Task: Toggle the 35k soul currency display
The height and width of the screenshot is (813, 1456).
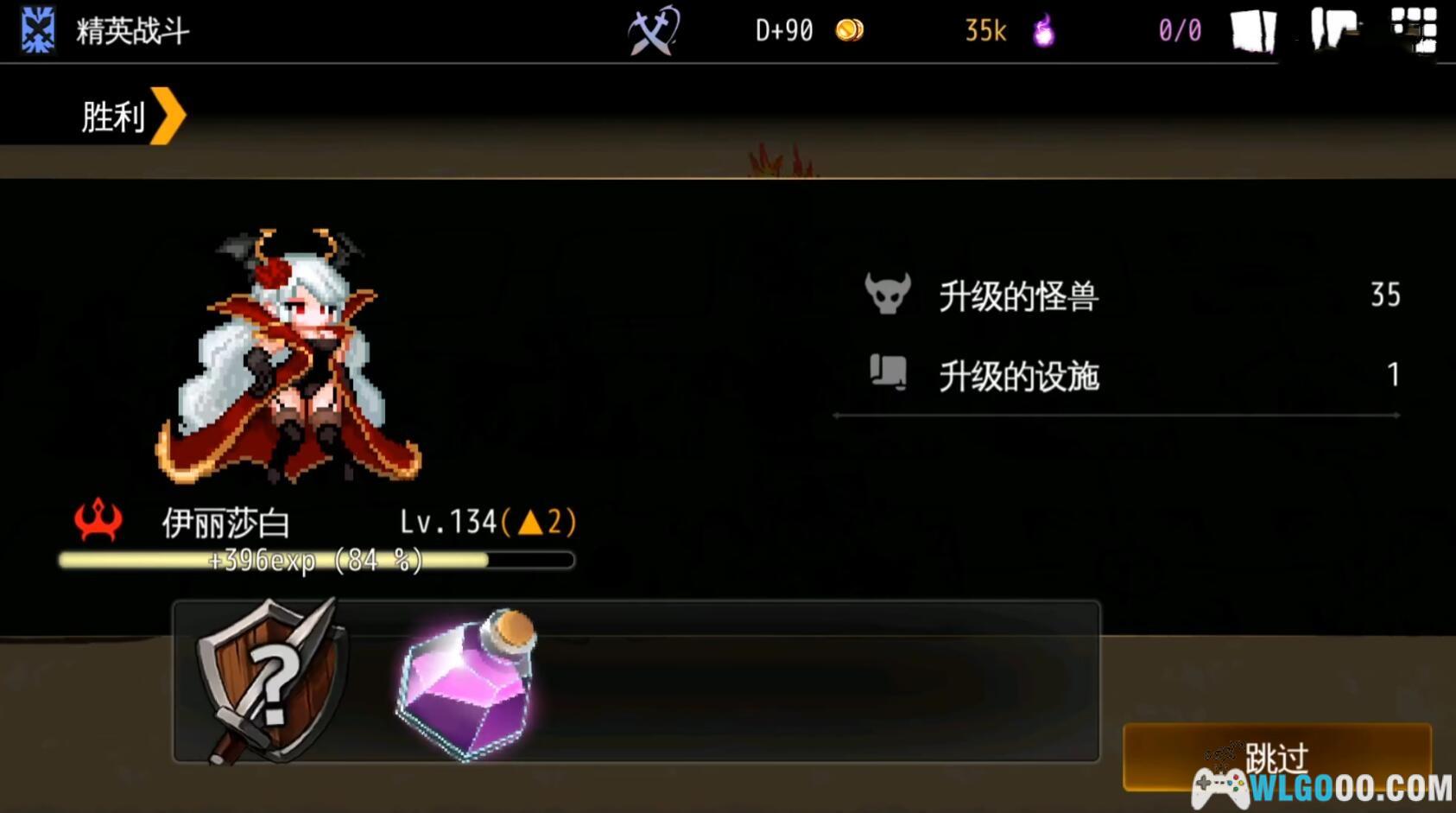Action: coord(984,31)
